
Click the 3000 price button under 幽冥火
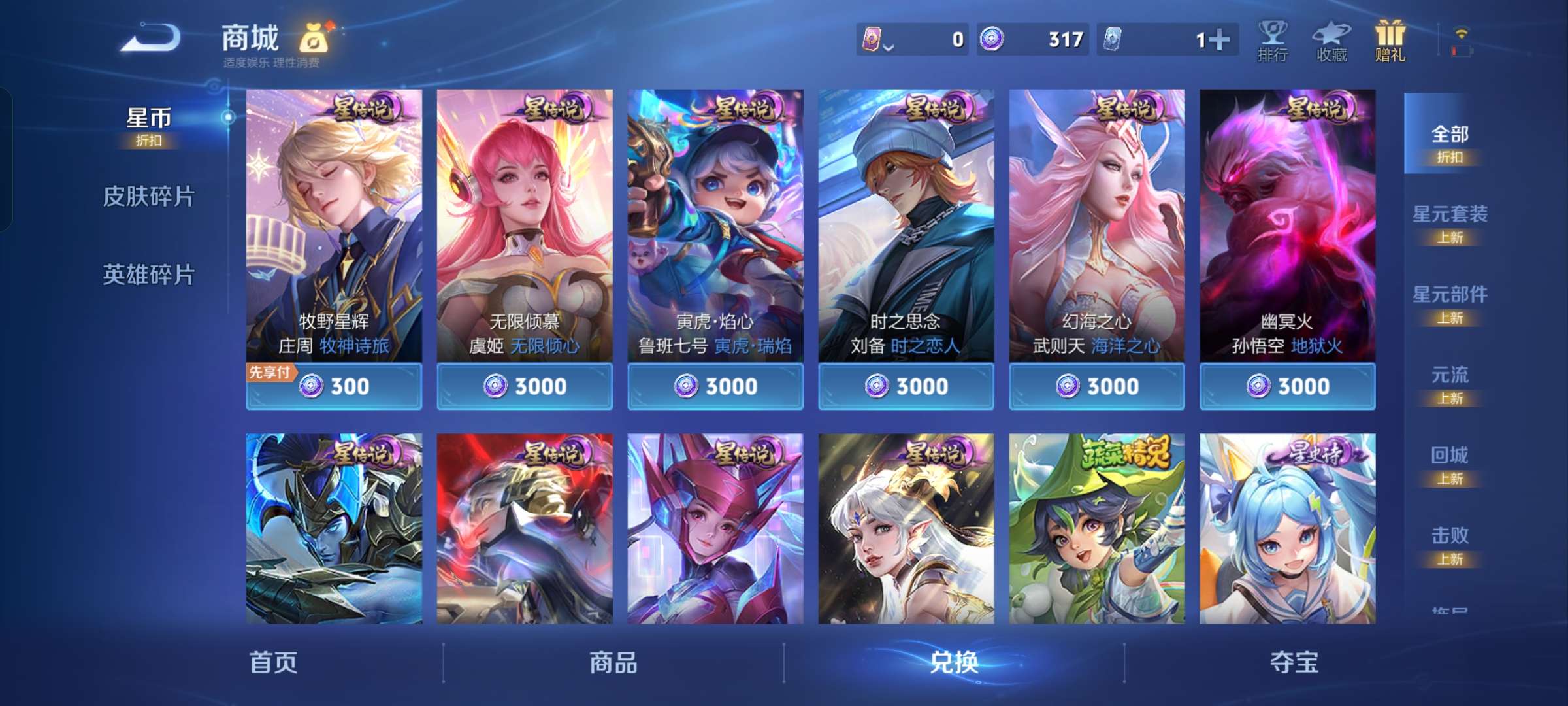pos(1287,386)
